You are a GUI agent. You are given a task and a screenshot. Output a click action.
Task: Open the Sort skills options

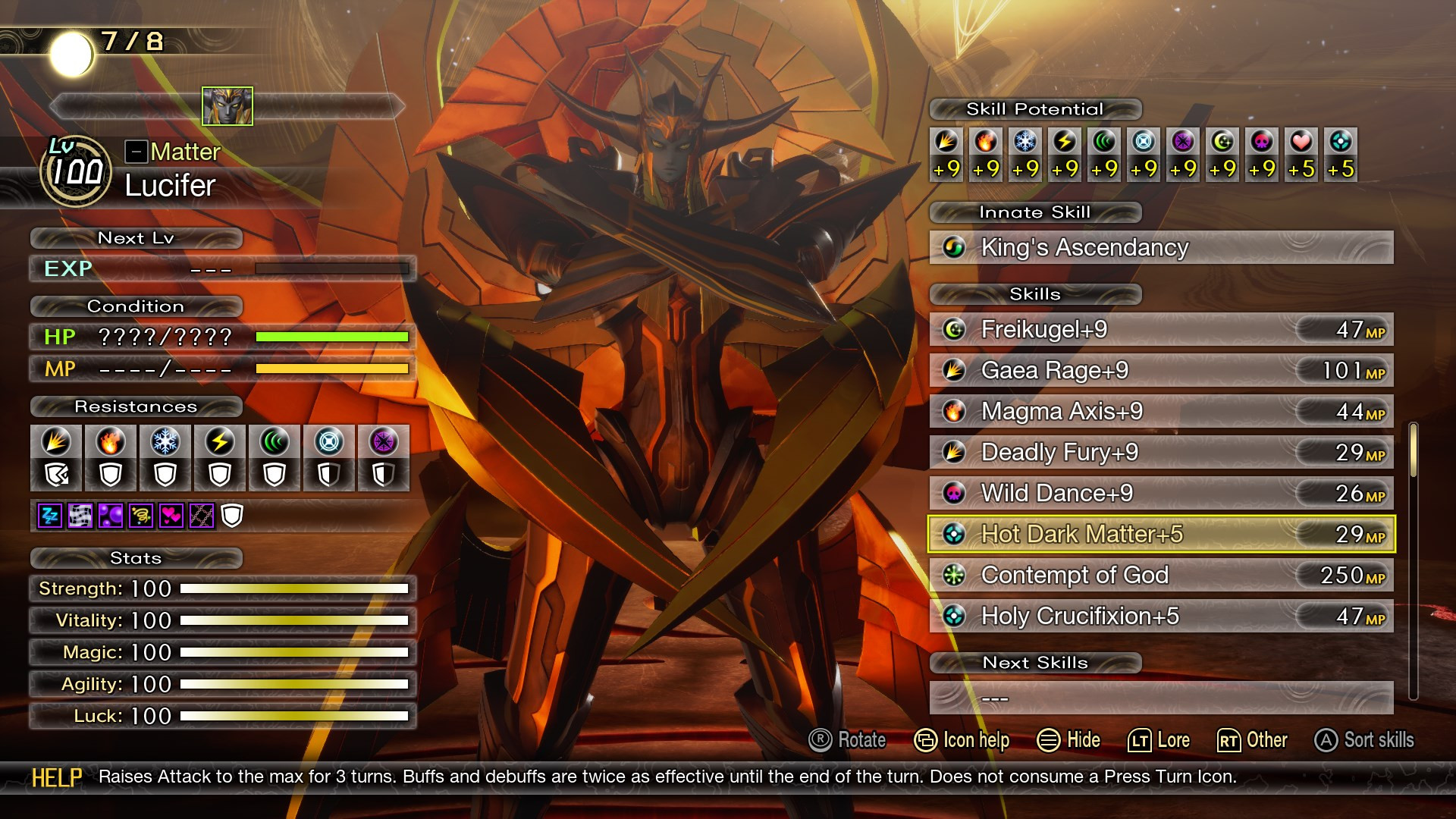click(1365, 740)
